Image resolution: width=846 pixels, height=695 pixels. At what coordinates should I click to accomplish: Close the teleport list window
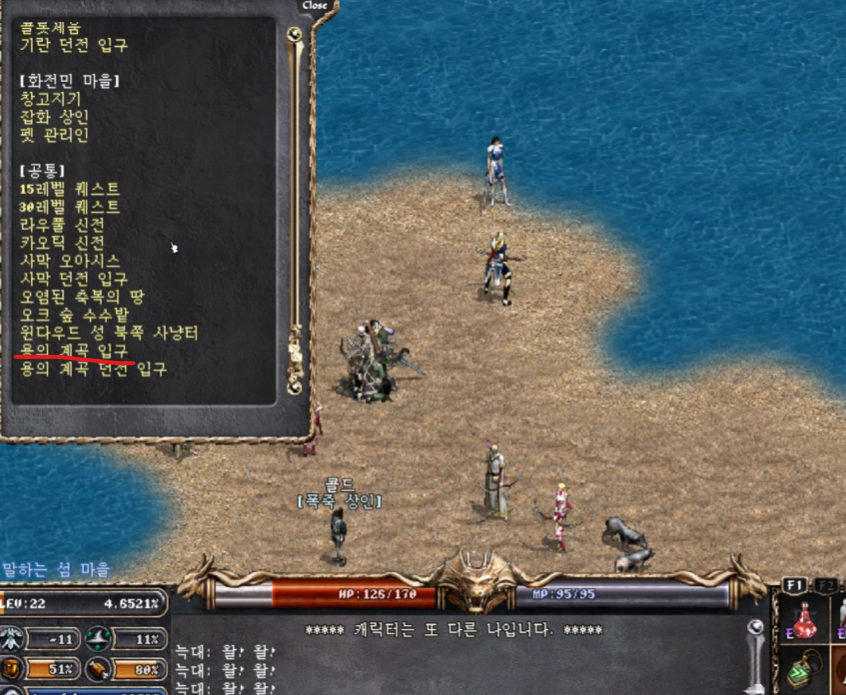coord(314,5)
